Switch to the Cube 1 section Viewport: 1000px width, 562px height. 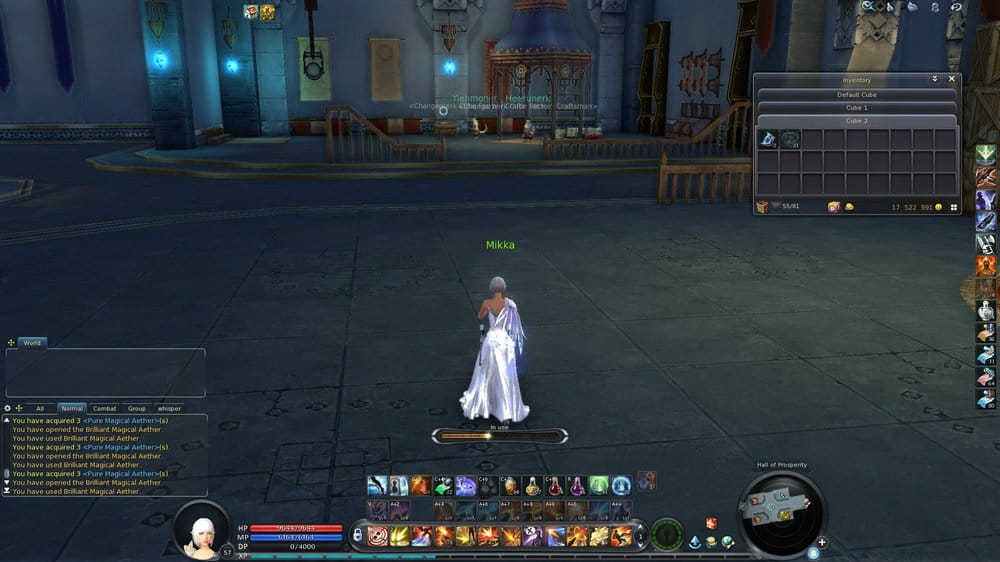(856, 108)
